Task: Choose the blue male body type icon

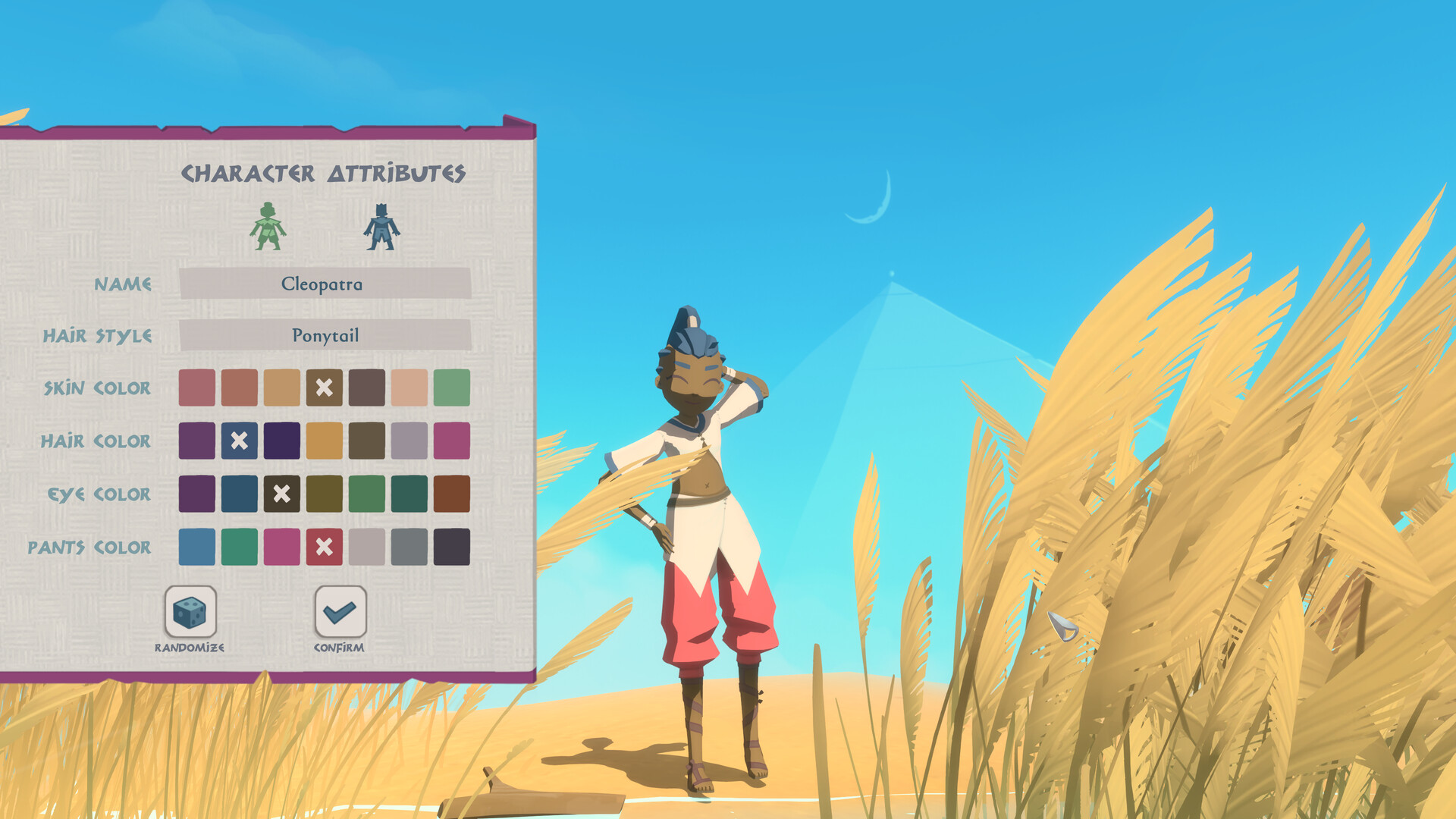Action: click(x=381, y=226)
